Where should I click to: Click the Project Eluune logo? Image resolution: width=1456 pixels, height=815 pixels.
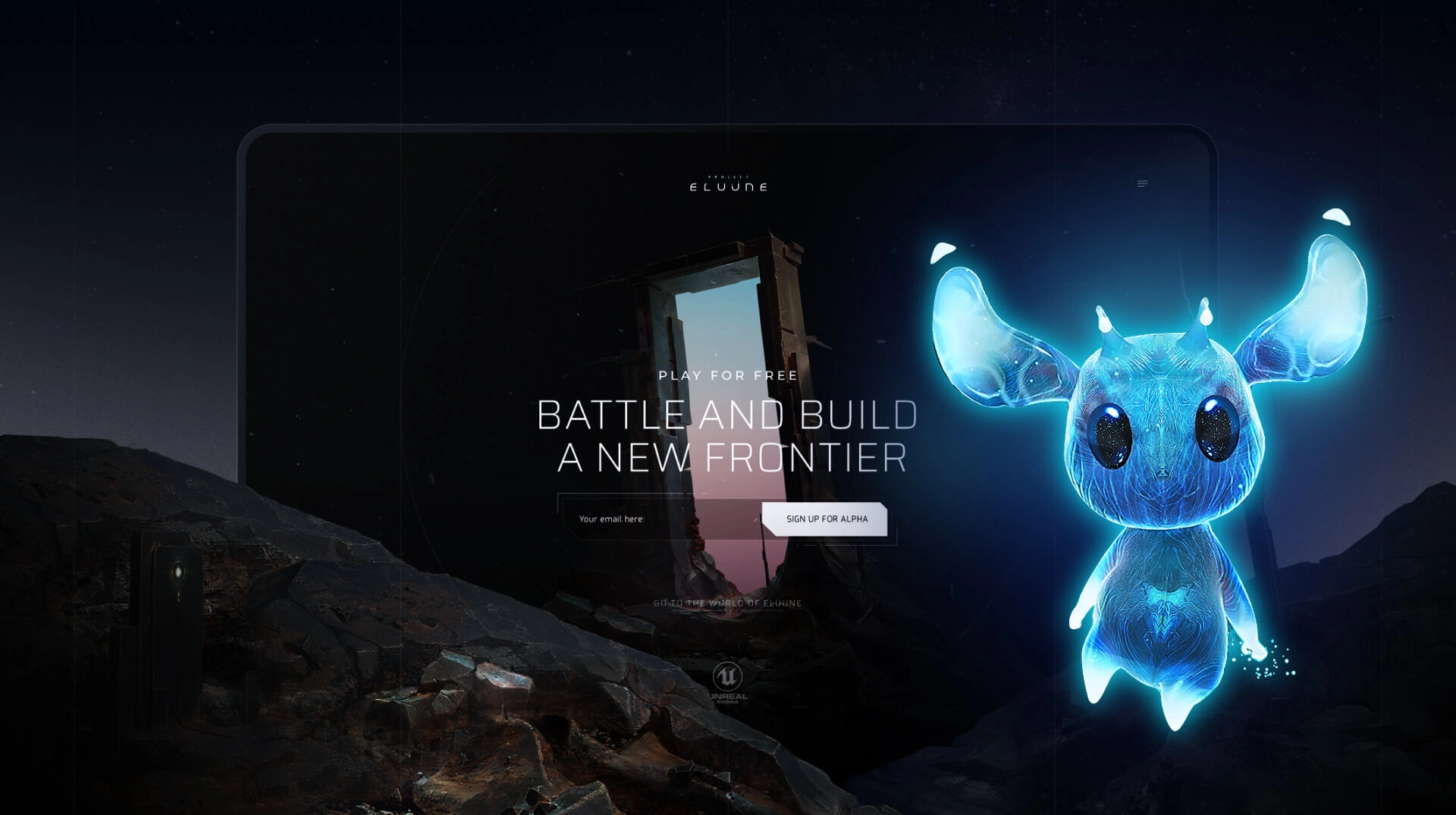pyautogui.click(x=728, y=185)
